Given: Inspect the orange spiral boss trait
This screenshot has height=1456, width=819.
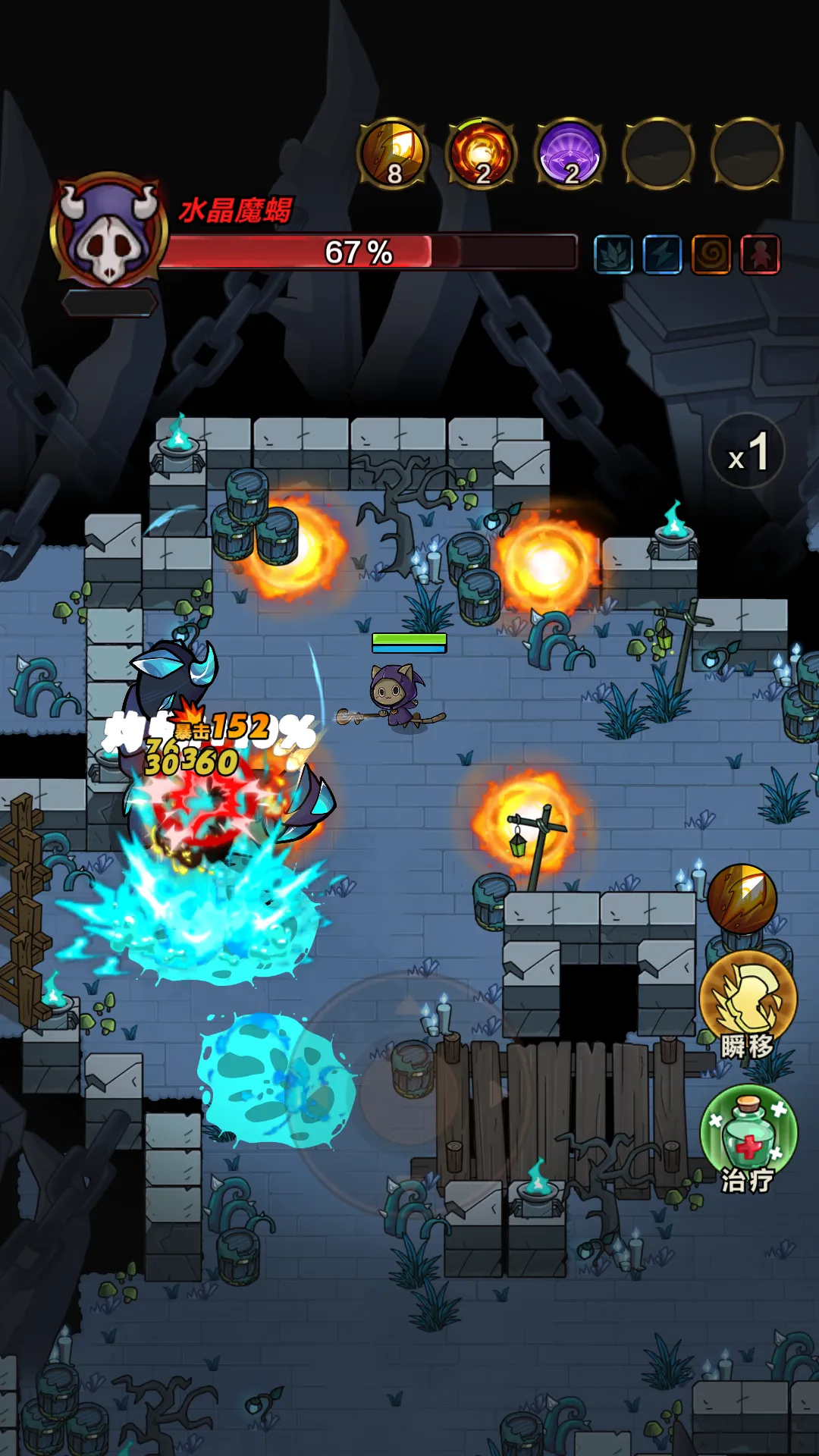Looking at the screenshot, I should [711, 254].
